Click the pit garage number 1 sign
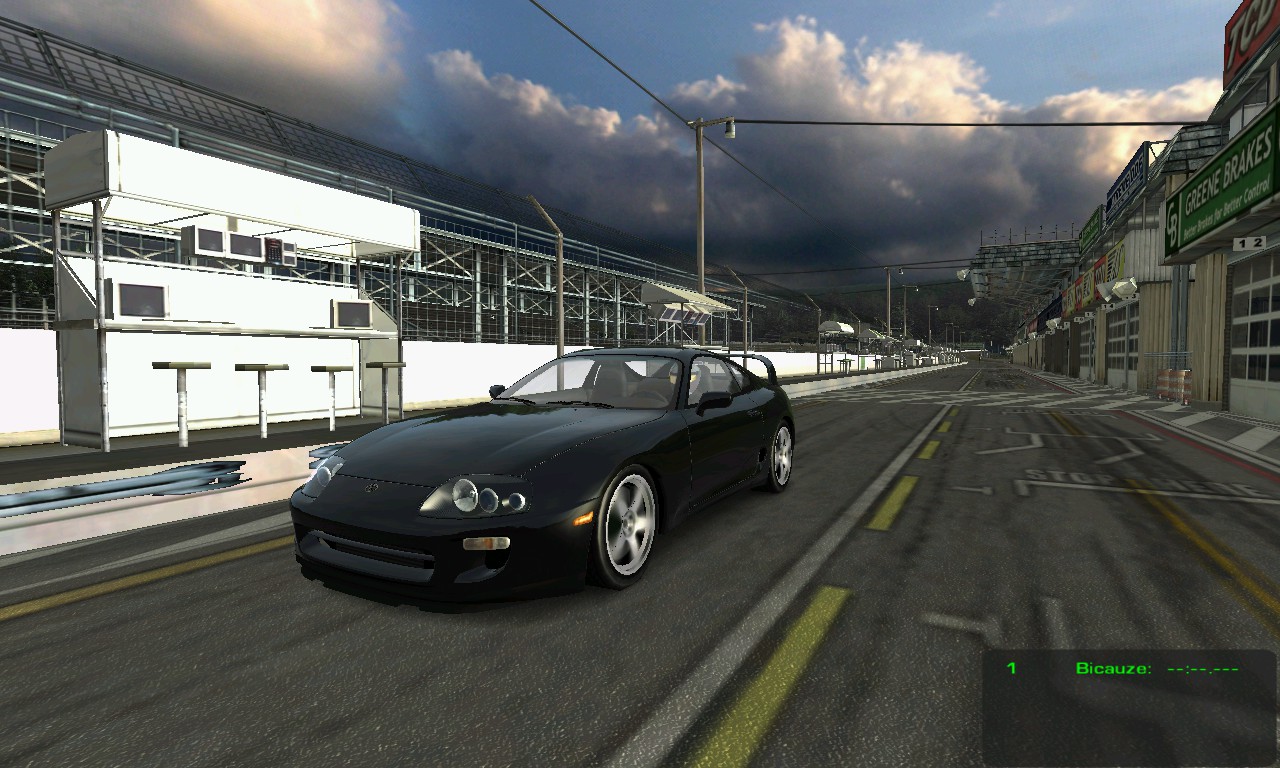The height and width of the screenshot is (768, 1280). click(x=1242, y=243)
